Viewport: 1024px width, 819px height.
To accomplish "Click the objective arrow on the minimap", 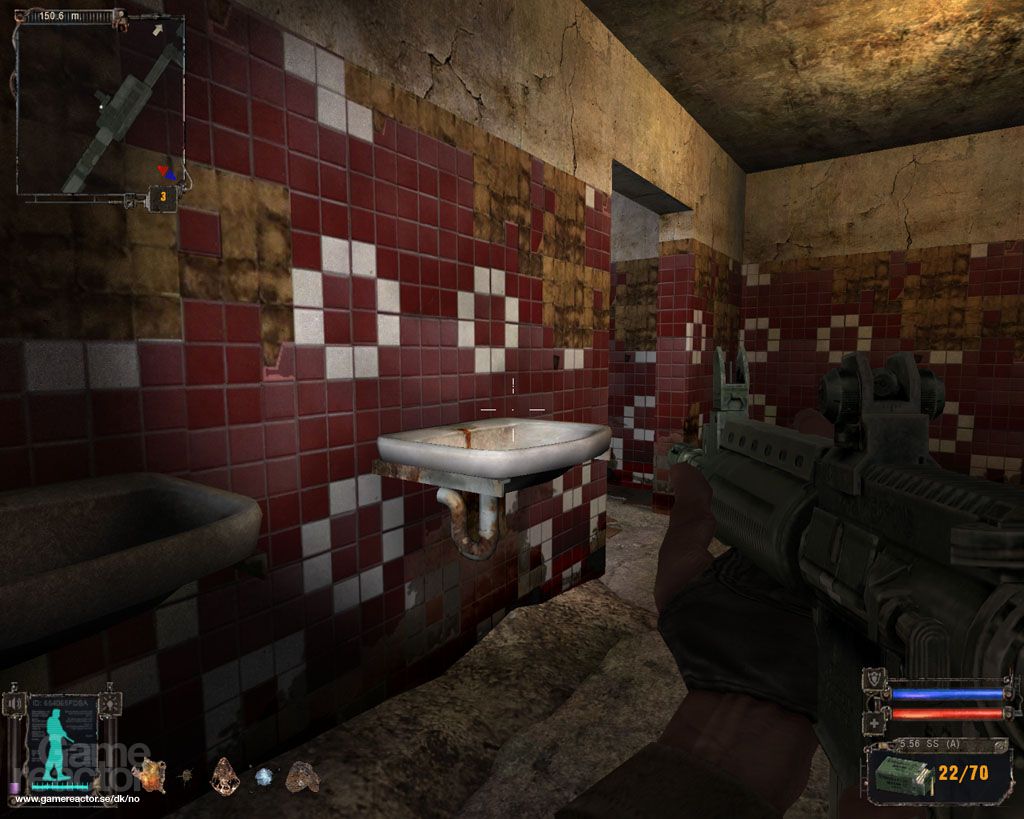I will tap(158, 31).
